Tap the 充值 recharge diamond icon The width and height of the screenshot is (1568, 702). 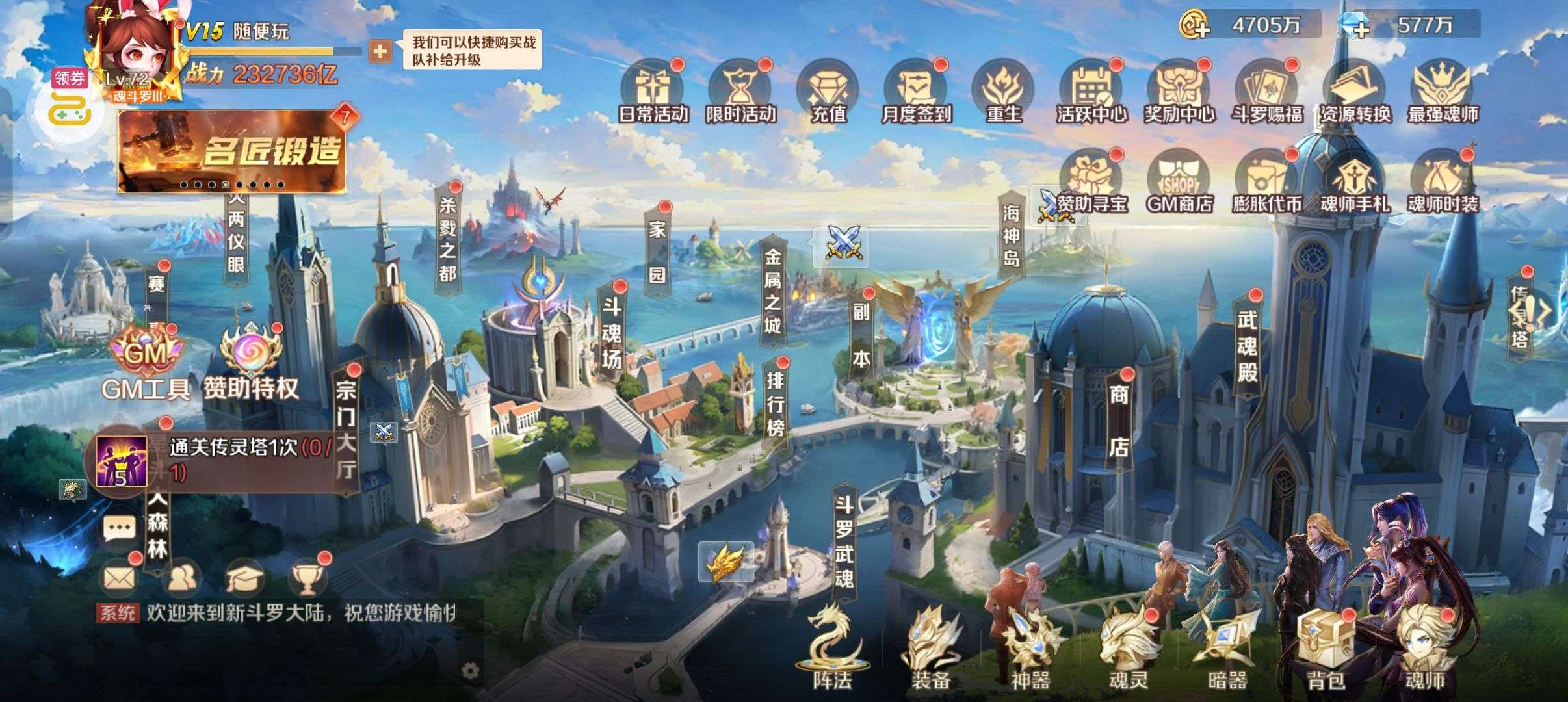point(828,92)
